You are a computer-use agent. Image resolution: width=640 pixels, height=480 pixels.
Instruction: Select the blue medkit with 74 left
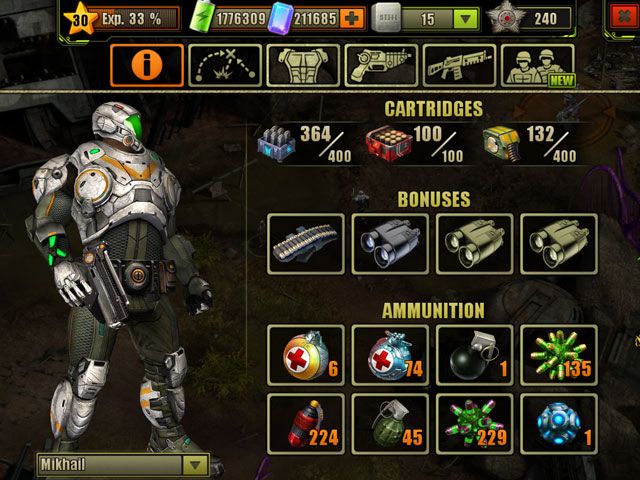(x=390, y=355)
